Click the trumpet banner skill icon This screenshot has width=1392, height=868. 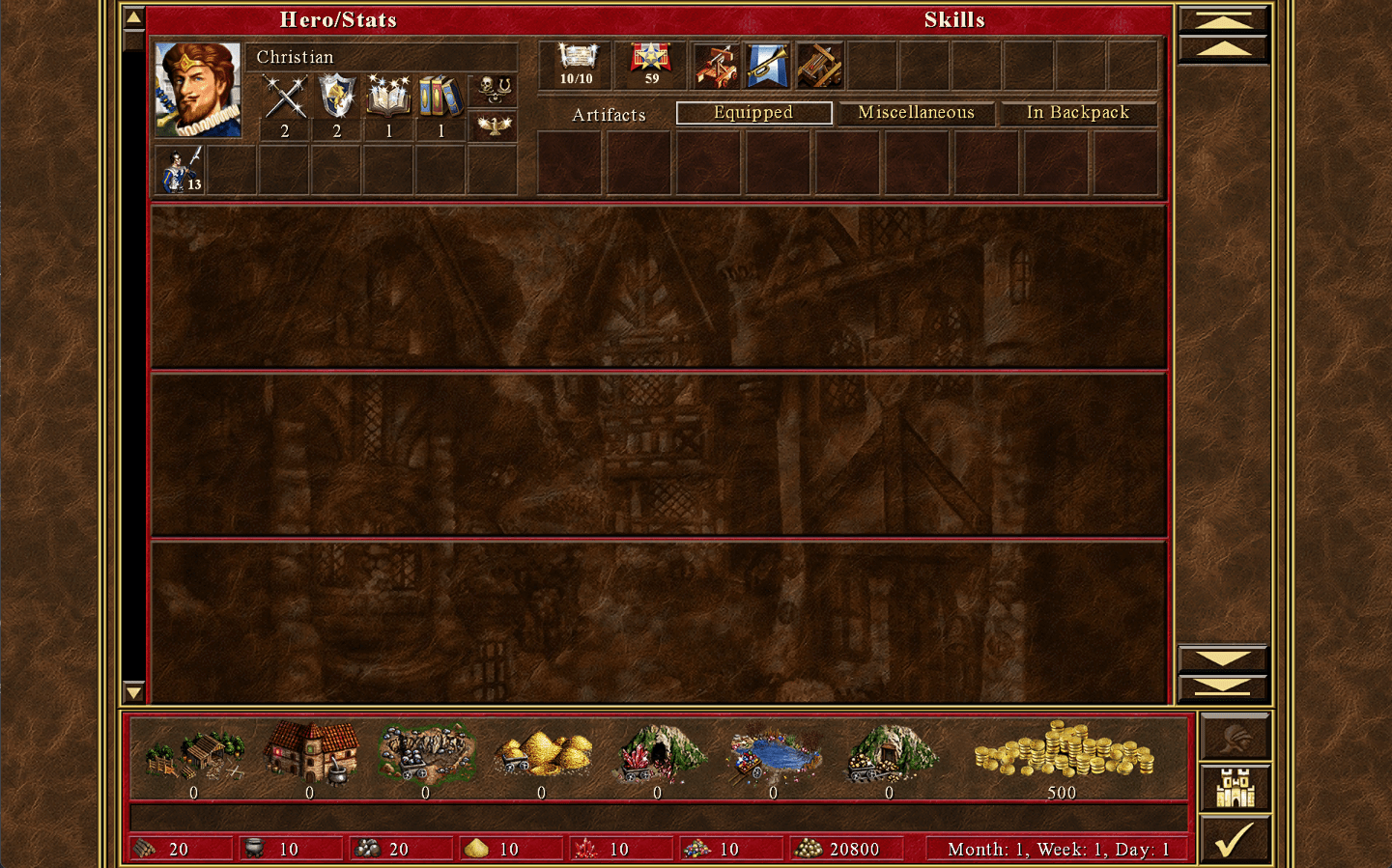click(x=768, y=66)
